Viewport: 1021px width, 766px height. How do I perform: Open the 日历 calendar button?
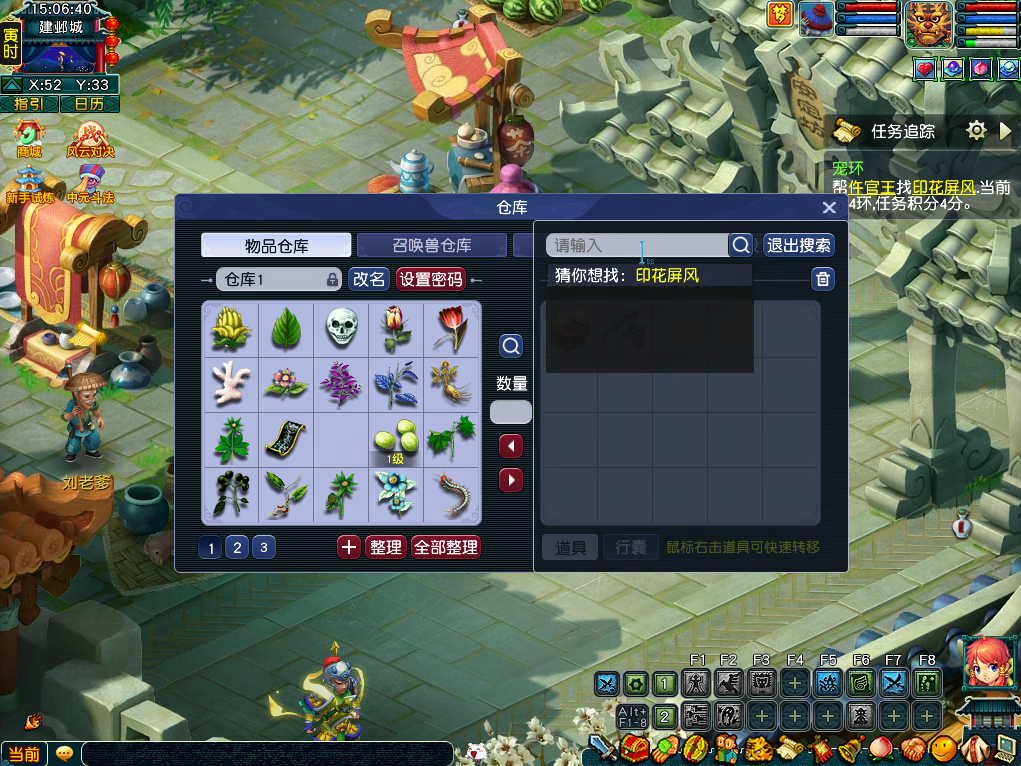tap(89, 104)
